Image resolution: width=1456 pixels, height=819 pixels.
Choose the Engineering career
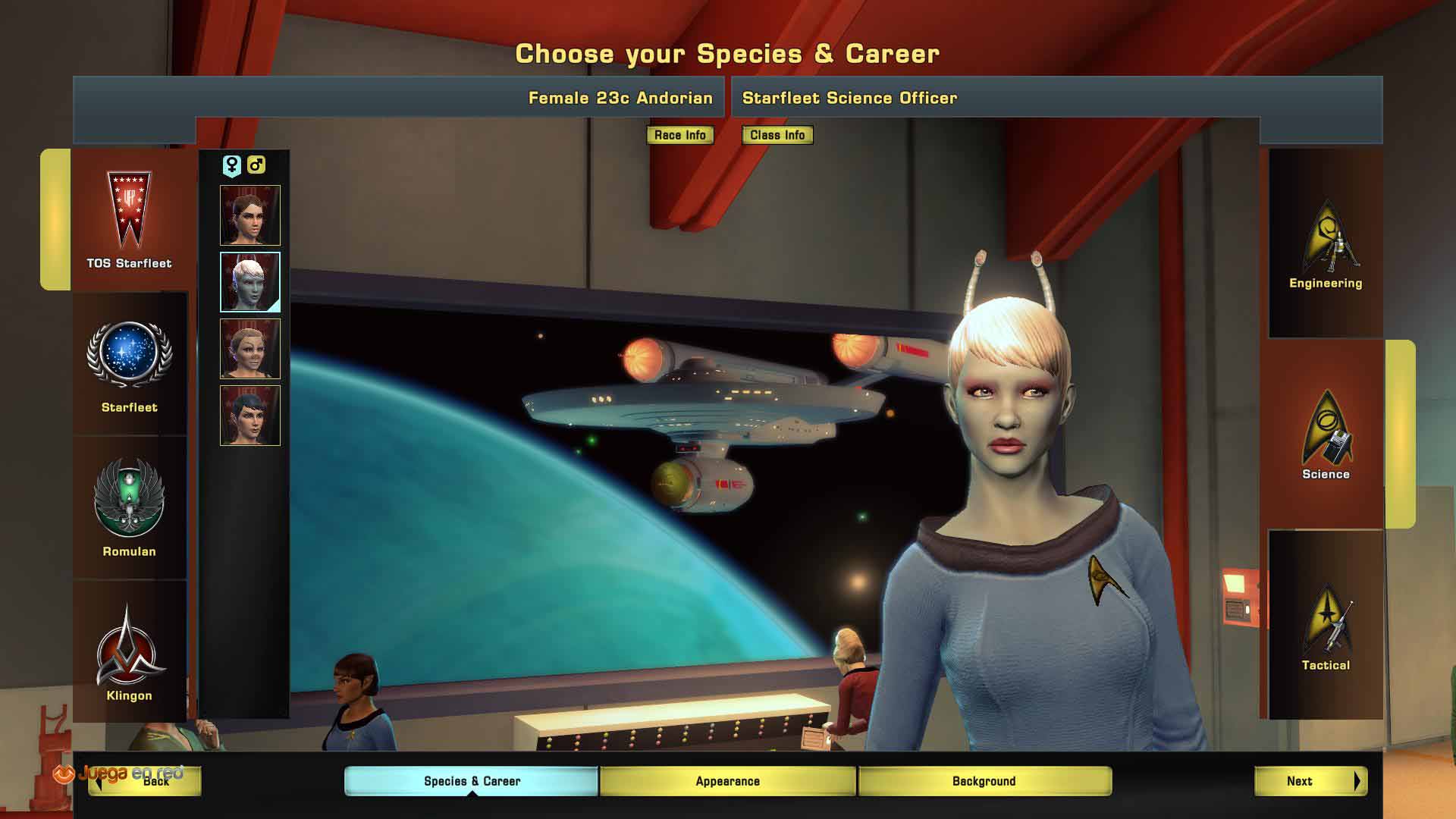pyautogui.click(x=1326, y=244)
